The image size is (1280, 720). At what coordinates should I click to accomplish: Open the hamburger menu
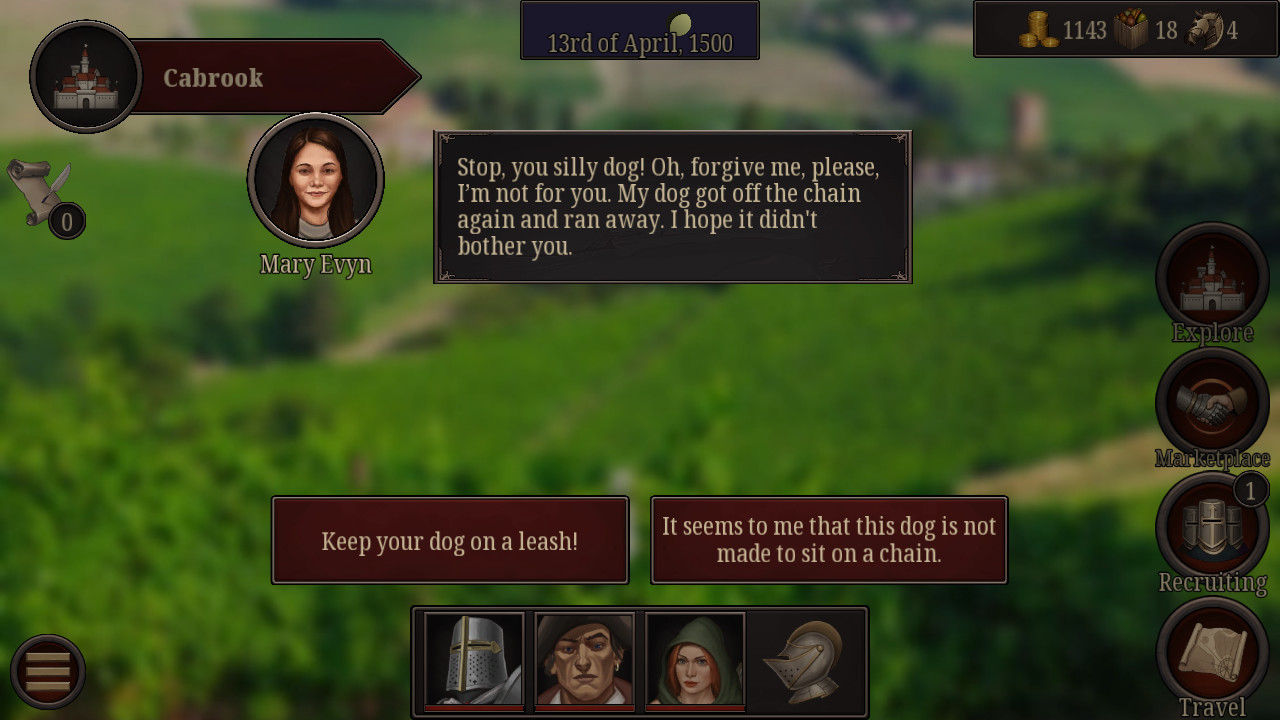click(x=48, y=670)
